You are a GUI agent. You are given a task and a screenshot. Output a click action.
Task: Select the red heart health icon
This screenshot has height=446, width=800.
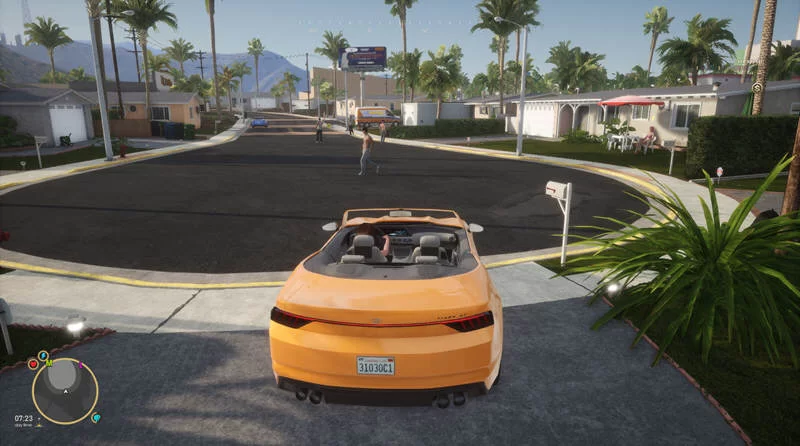click(33, 364)
